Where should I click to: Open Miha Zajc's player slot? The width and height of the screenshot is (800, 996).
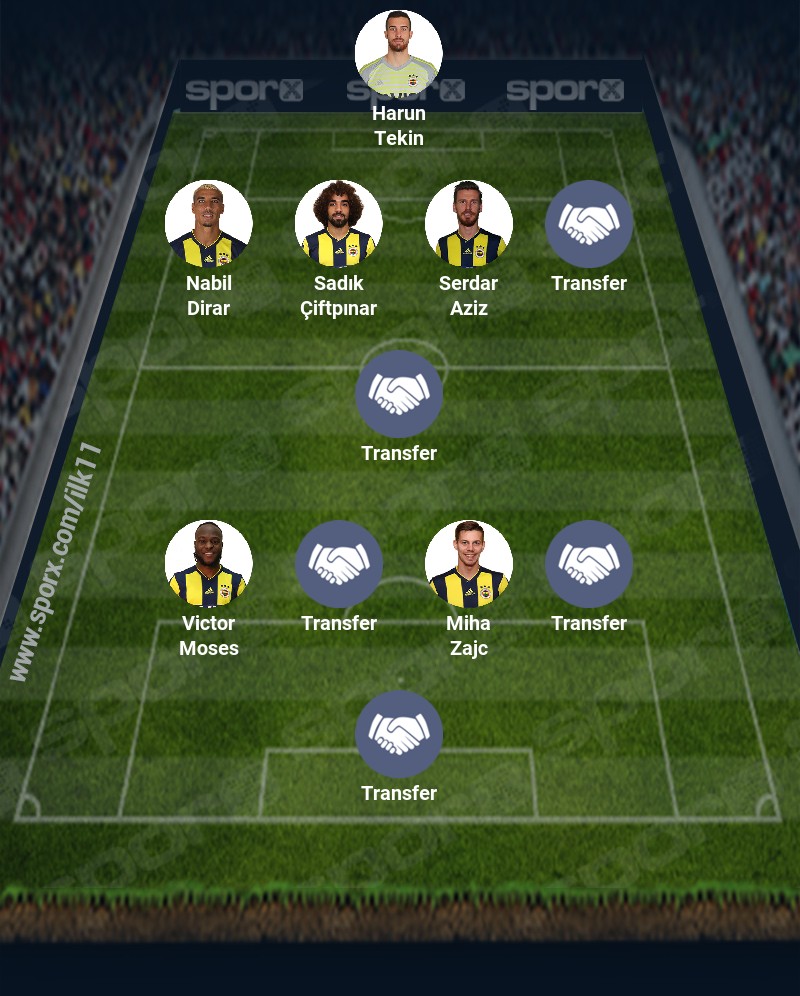click(469, 564)
